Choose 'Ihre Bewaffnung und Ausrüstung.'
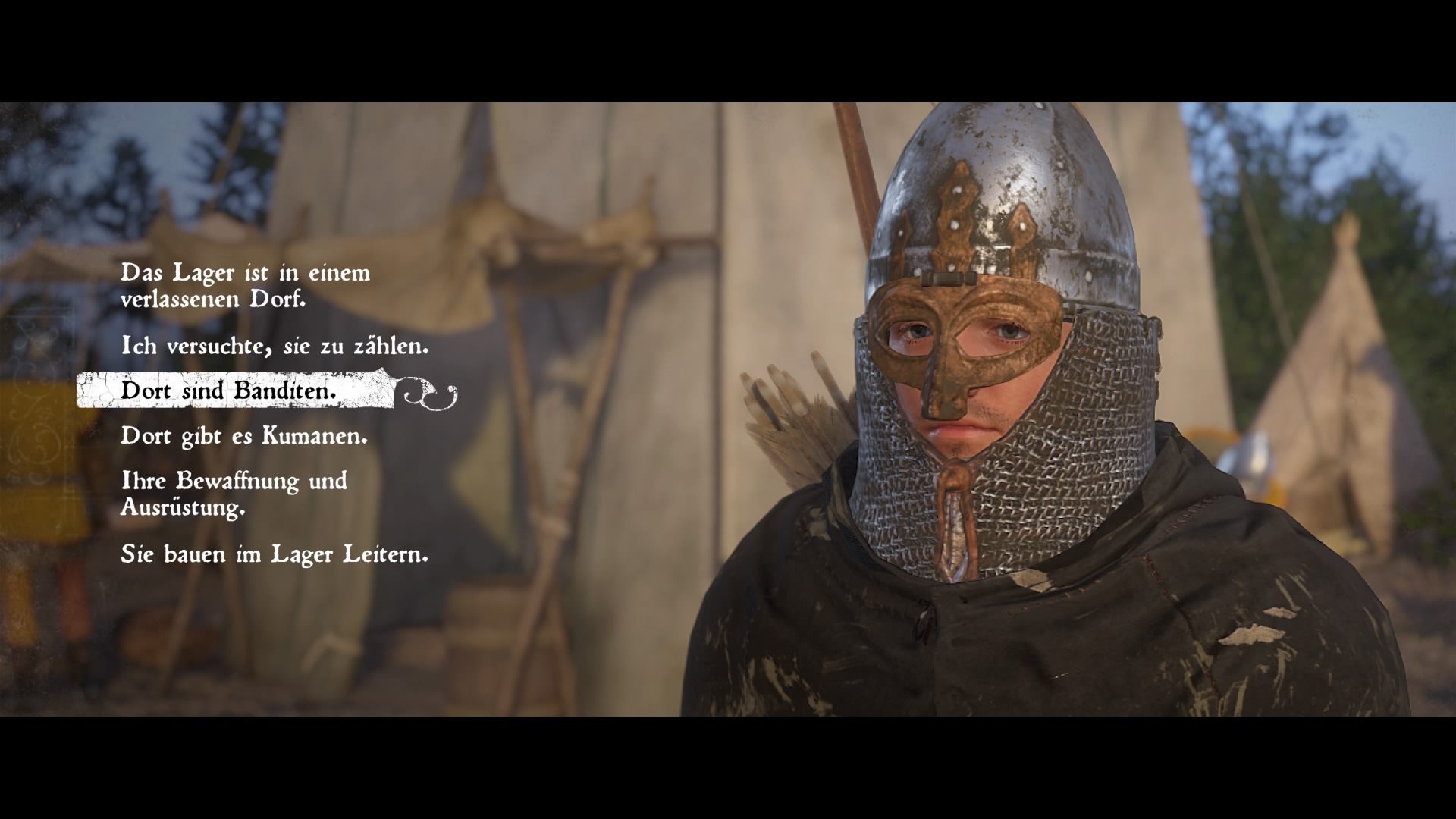Screen dimensions: 1456x819 [234, 494]
